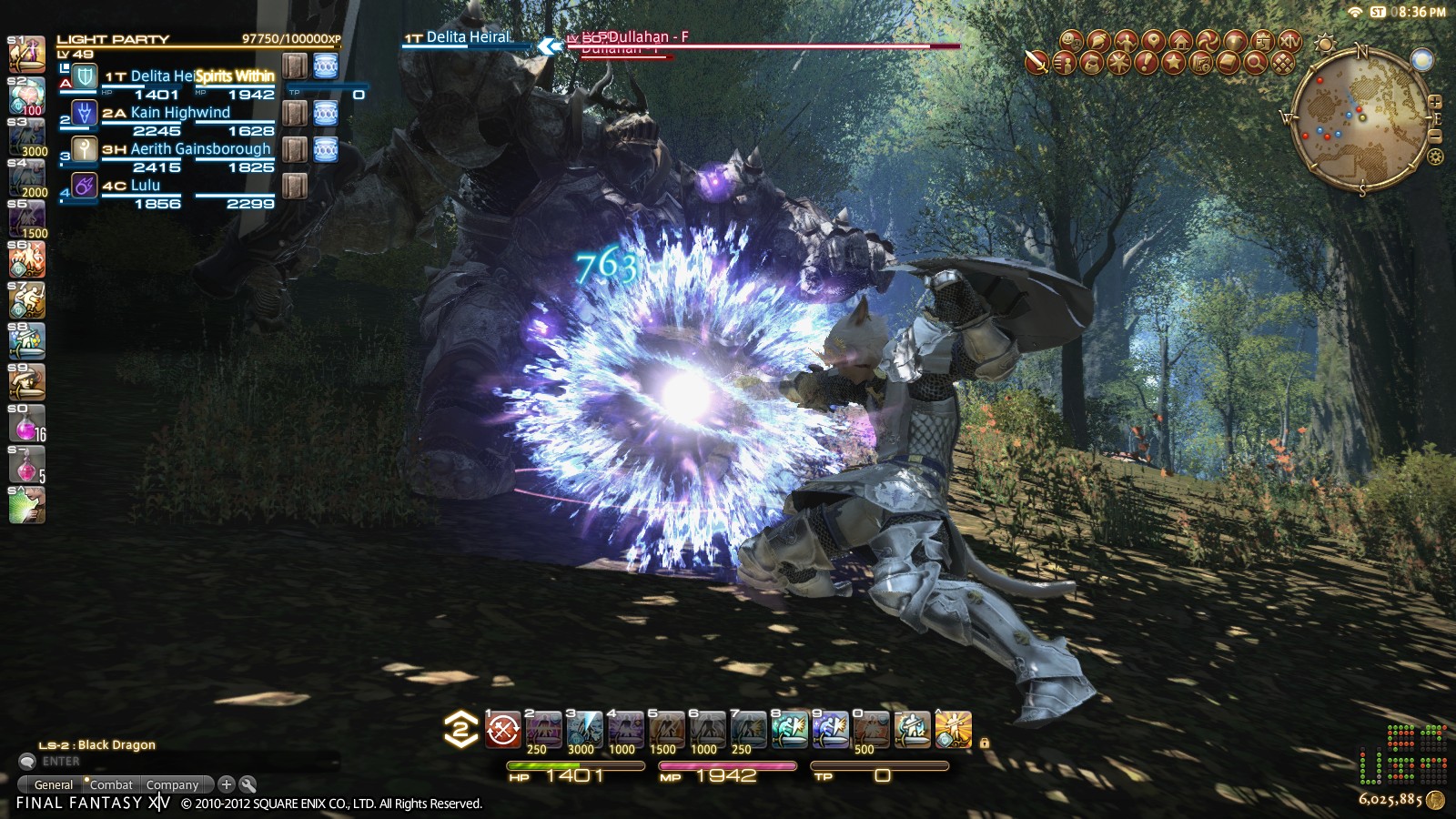Switch the hotbar page number
Viewport: 1456px width, 819px height.
461,730
